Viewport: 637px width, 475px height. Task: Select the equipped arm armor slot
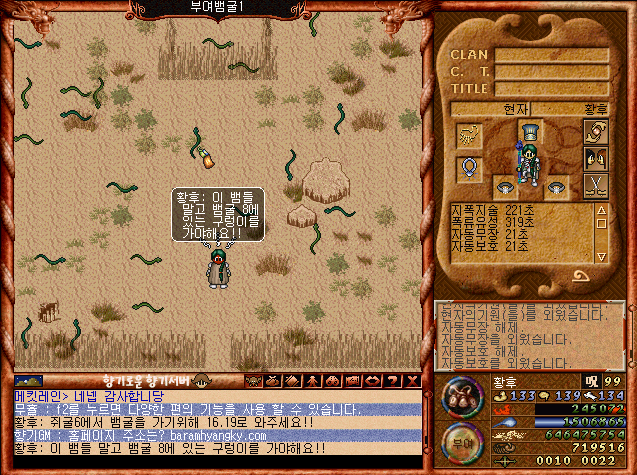468,133
